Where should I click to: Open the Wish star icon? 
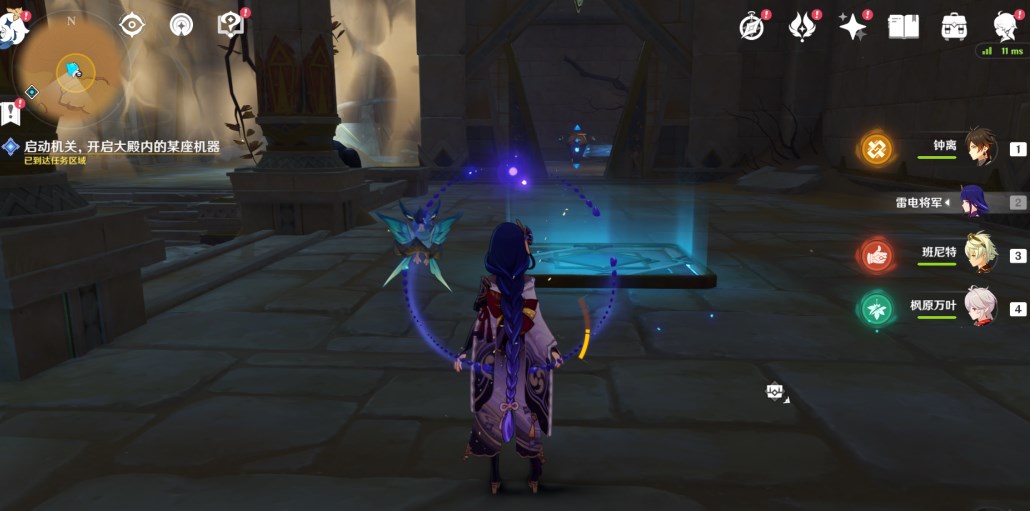pos(852,27)
